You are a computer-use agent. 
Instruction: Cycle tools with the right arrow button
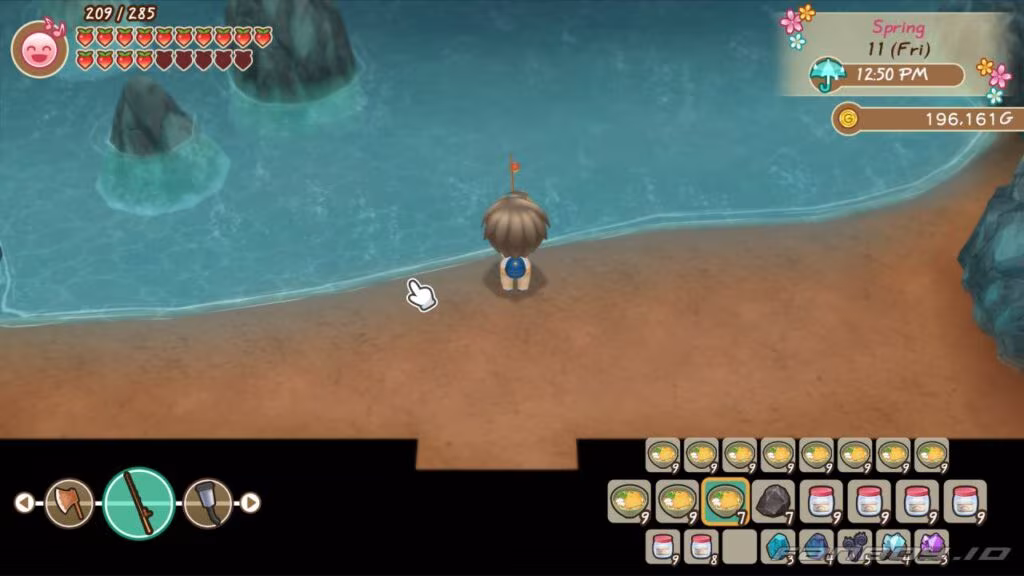pyautogui.click(x=251, y=503)
